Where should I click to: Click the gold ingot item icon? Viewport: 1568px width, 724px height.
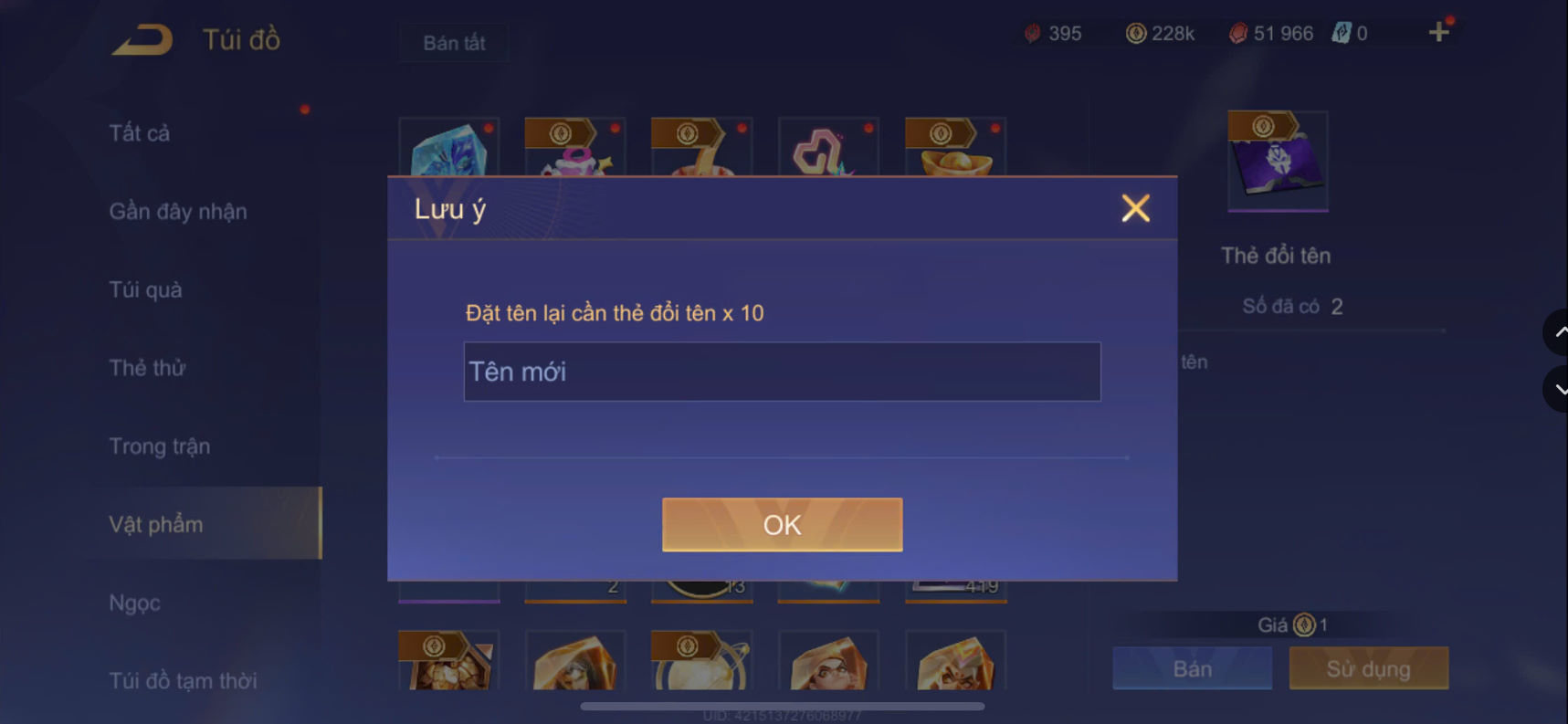[953, 155]
